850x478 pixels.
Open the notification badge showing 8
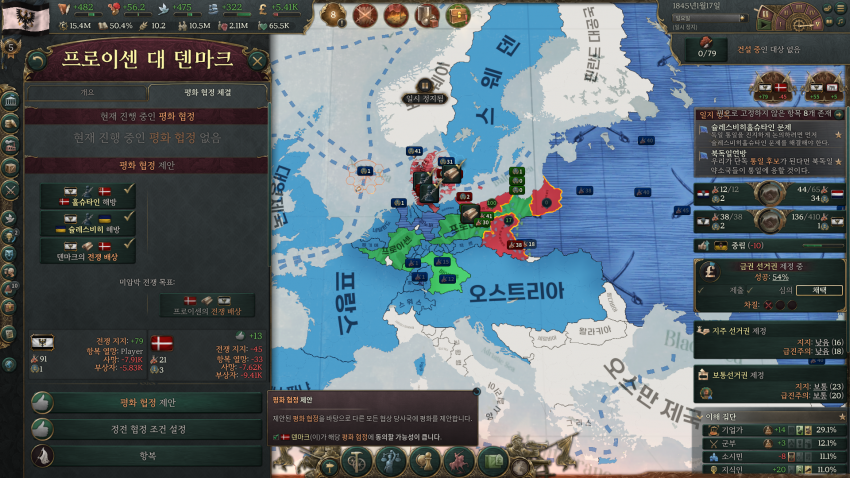334,14
